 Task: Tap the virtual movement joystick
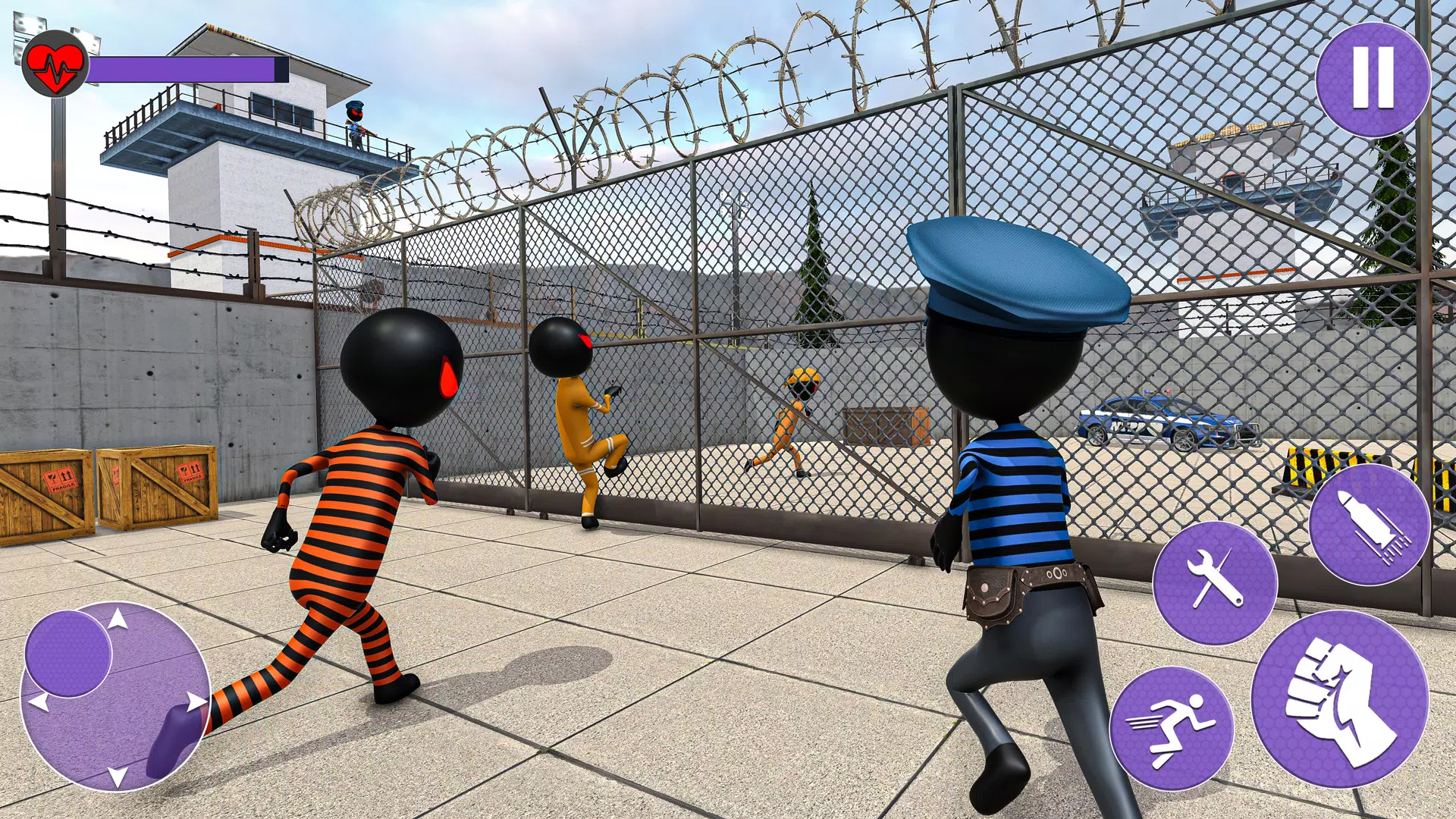pos(116,697)
